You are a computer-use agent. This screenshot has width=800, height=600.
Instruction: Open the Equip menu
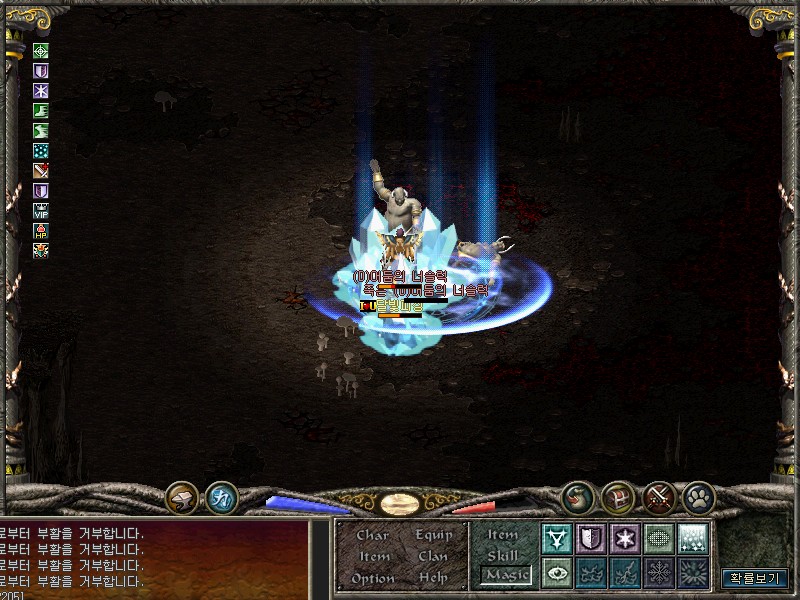click(x=434, y=535)
